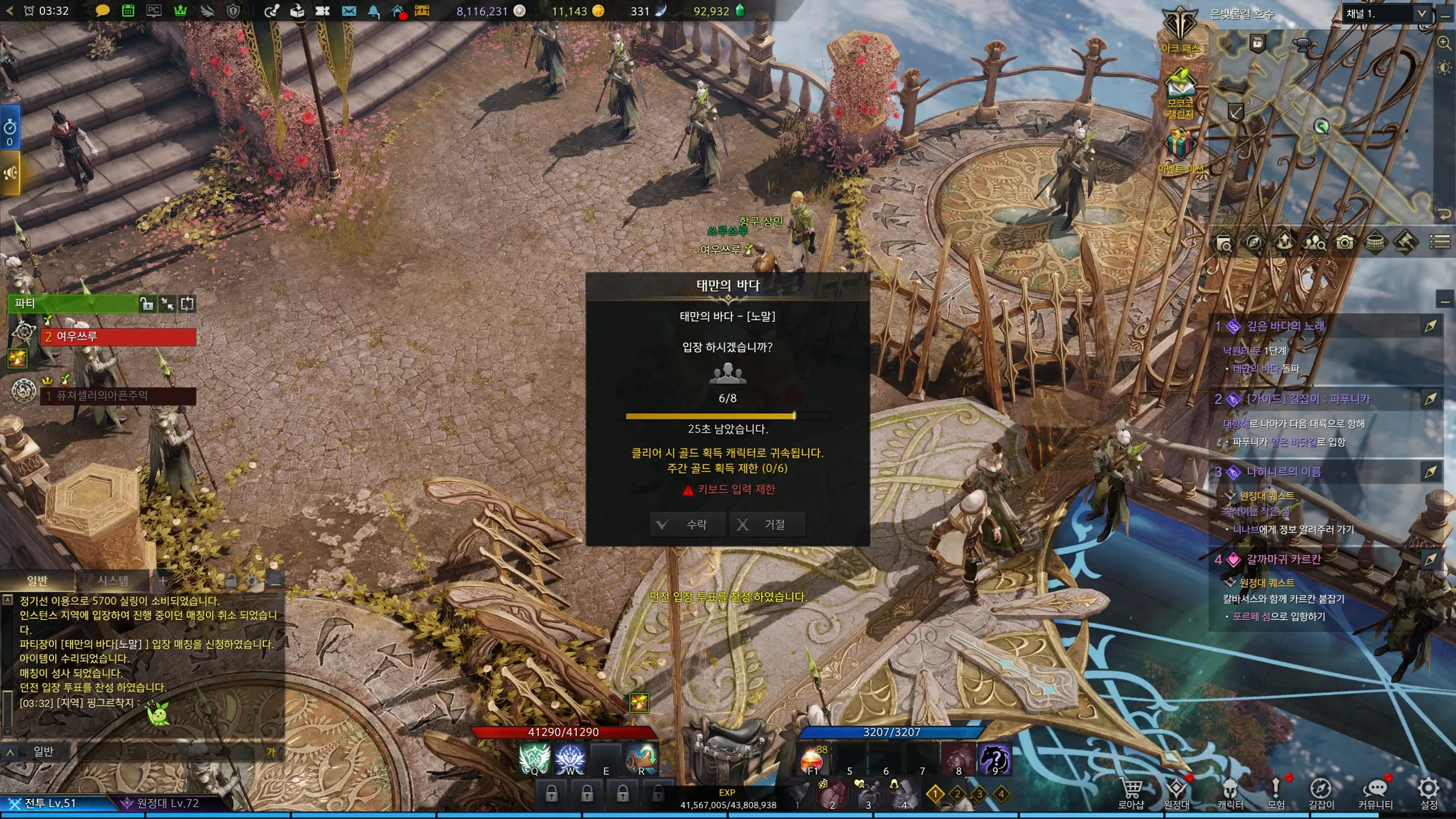Viewport: 1456px width, 819px height.
Task: Decline the dungeon entry with 거절
Action: (766, 525)
